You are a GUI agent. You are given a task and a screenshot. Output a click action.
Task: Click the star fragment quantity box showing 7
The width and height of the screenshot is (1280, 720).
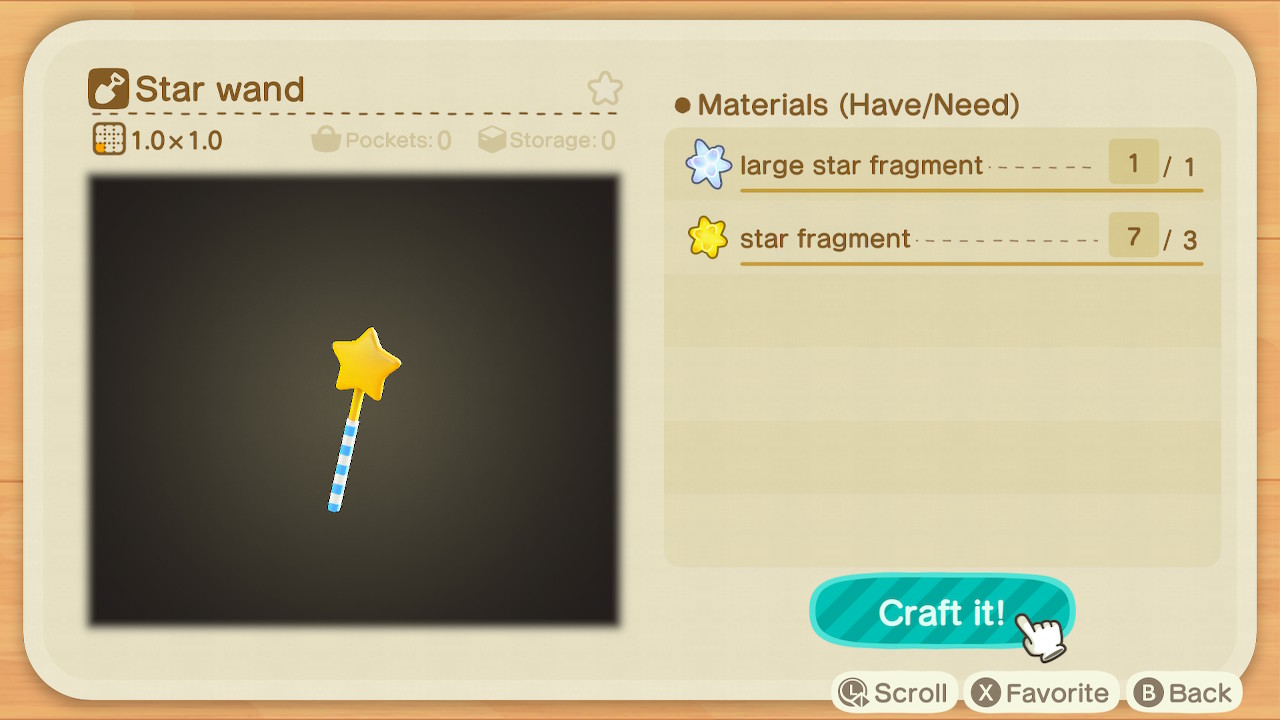[x=1134, y=235]
